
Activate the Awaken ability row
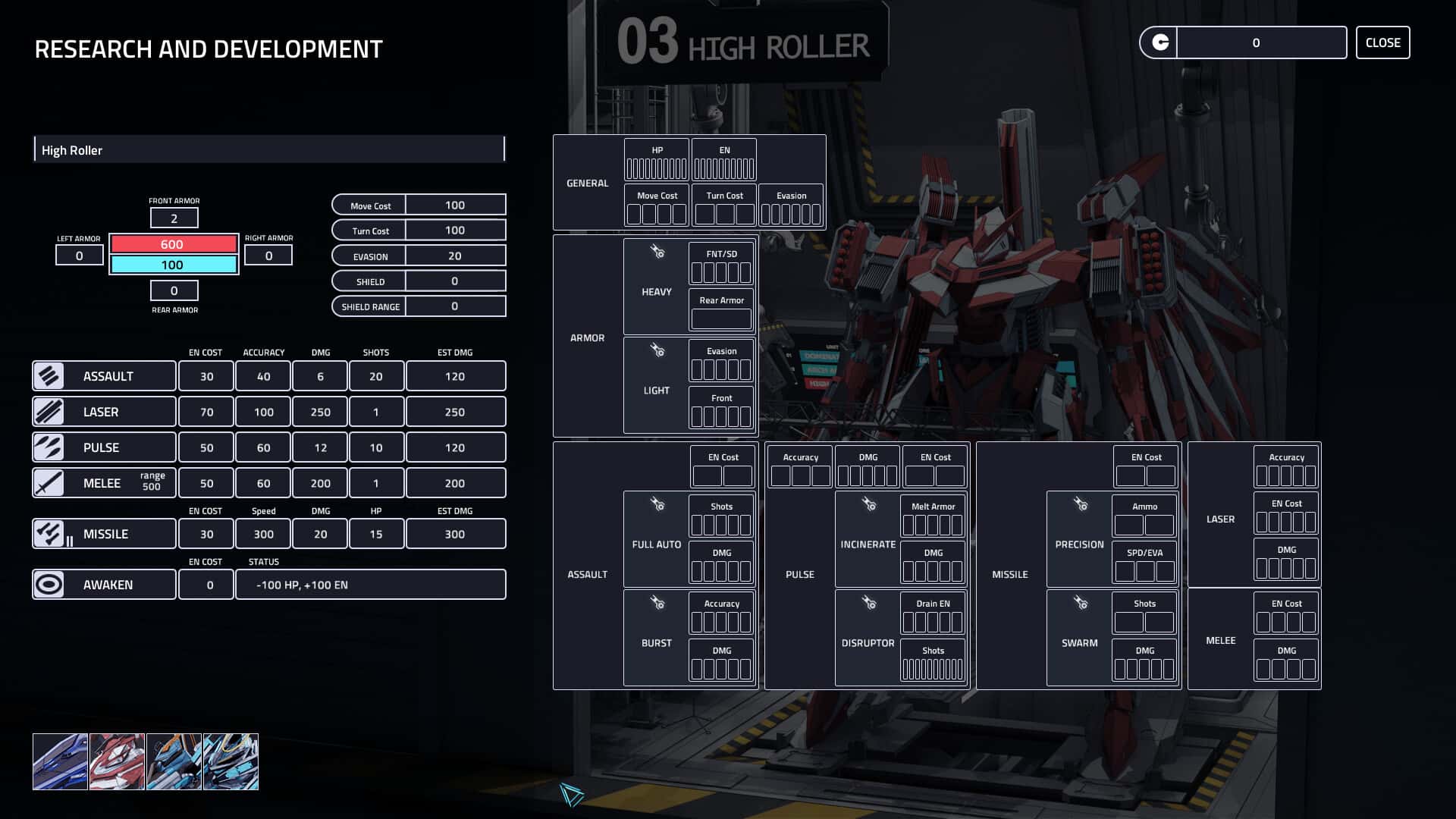[104, 585]
